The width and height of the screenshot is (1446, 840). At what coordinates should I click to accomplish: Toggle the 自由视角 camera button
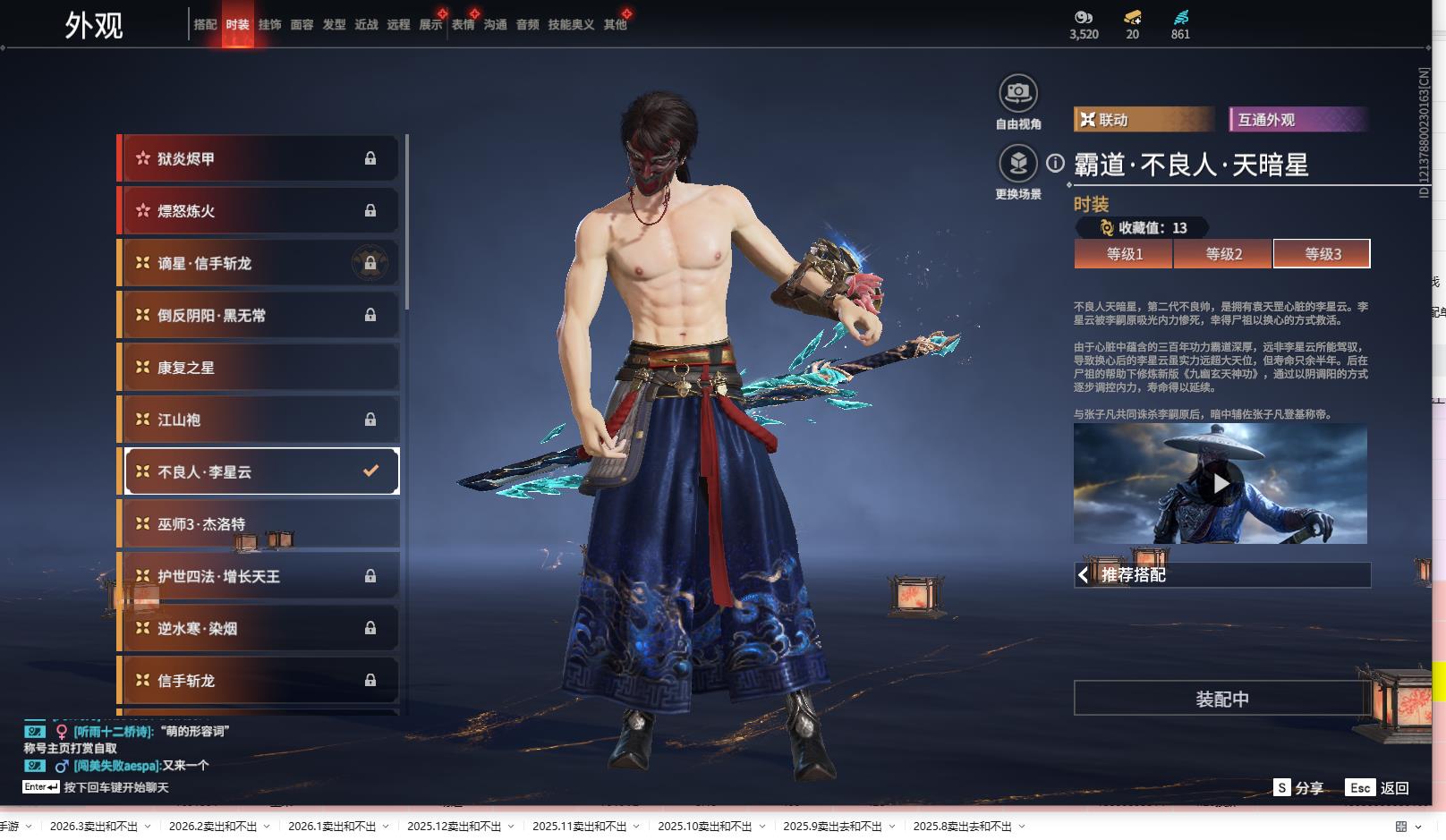[x=1017, y=93]
